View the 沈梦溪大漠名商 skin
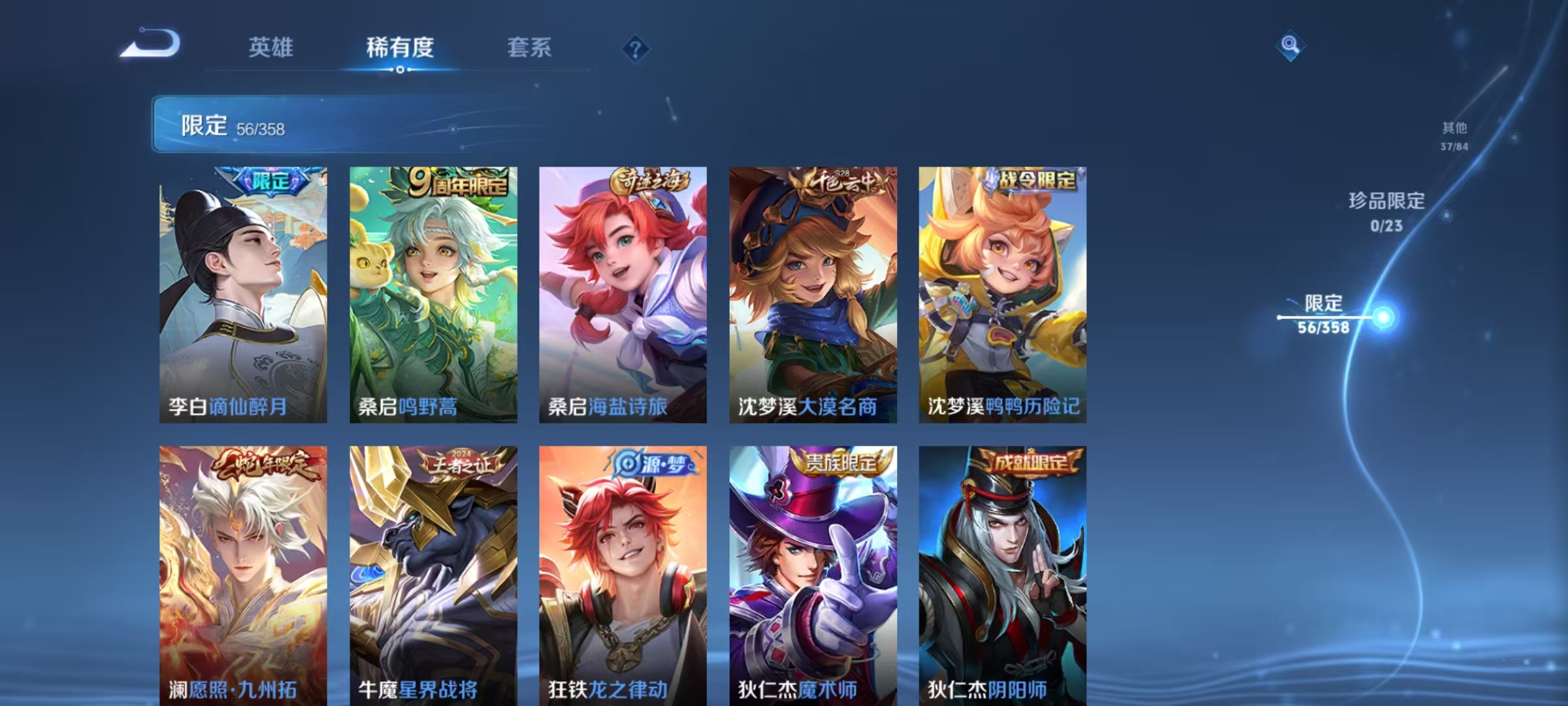The width and height of the screenshot is (1568, 706). click(811, 294)
